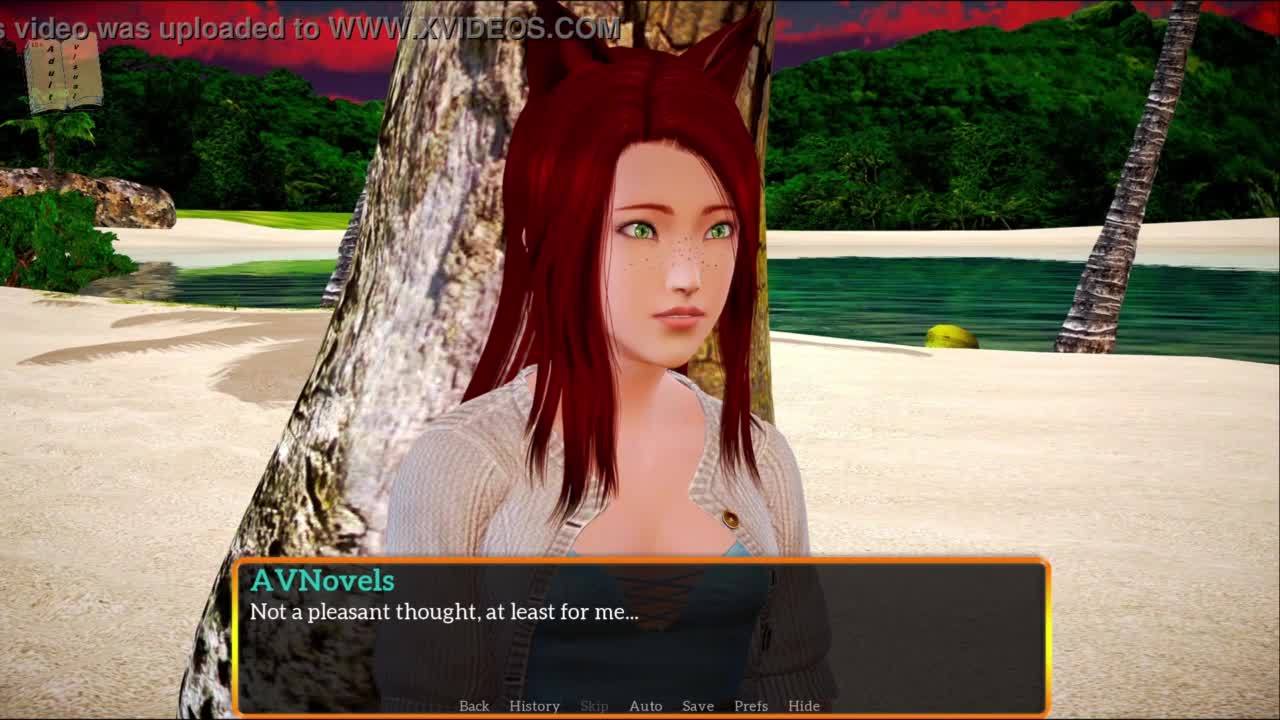Open the History log
The image size is (1280, 720).
[x=534, y=706]
